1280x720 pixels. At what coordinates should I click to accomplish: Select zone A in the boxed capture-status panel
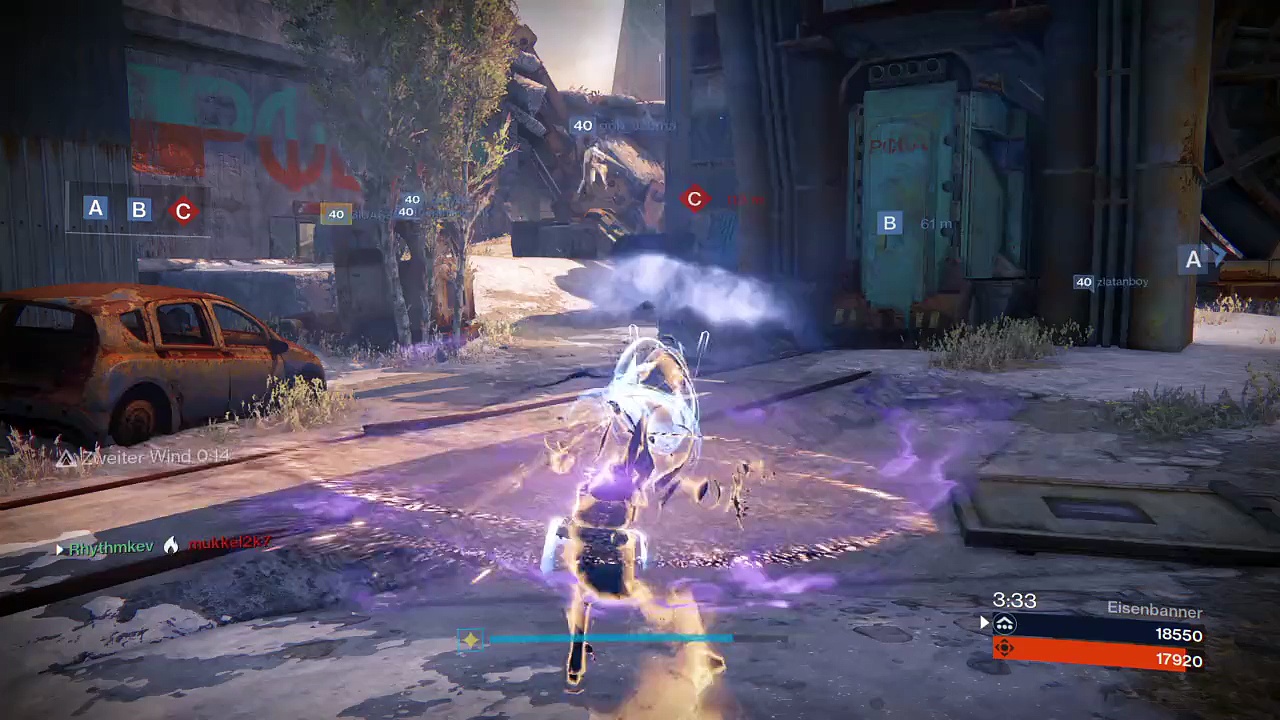click(95, 208)
